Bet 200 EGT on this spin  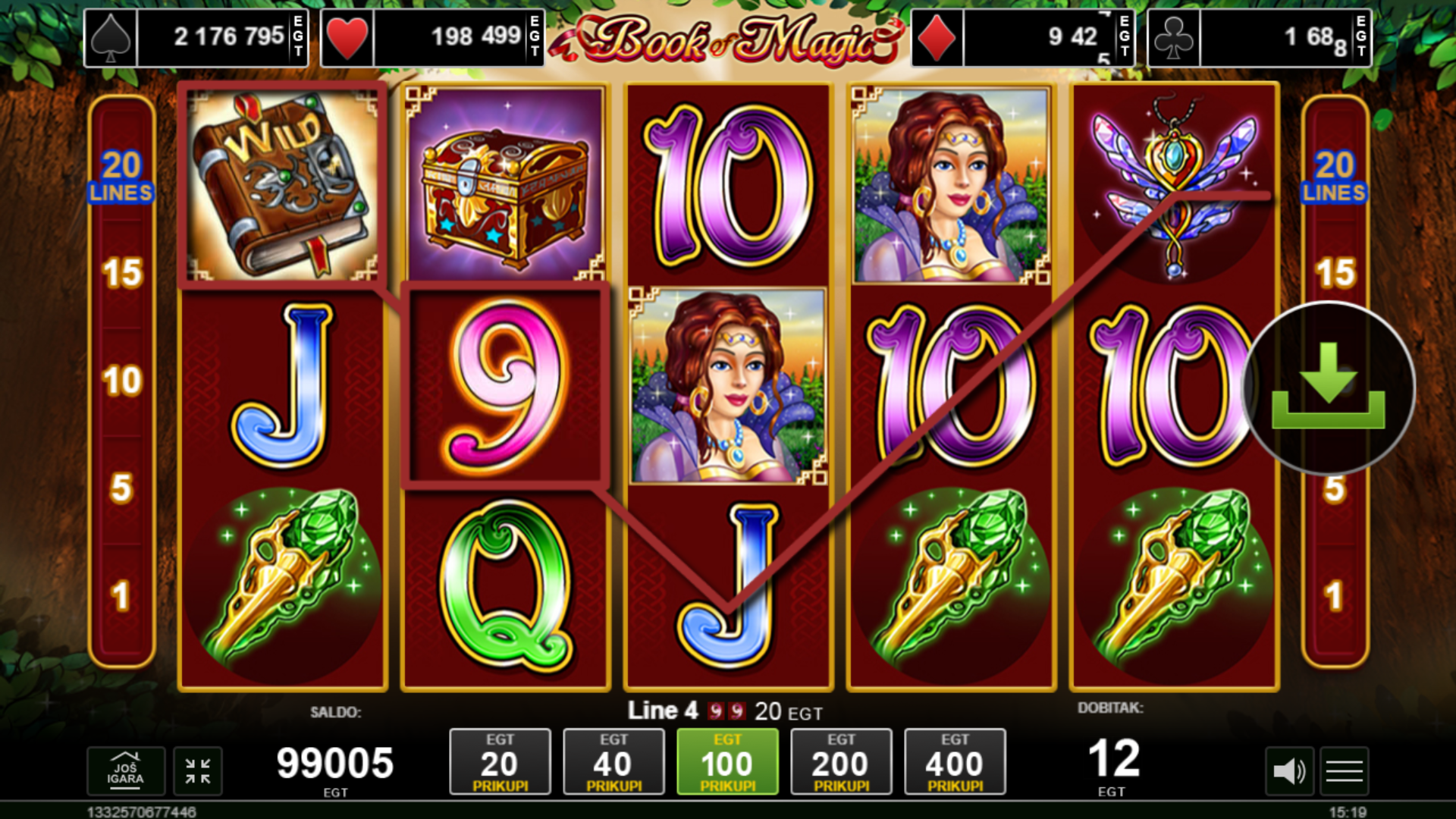click(x=841, y=762)
